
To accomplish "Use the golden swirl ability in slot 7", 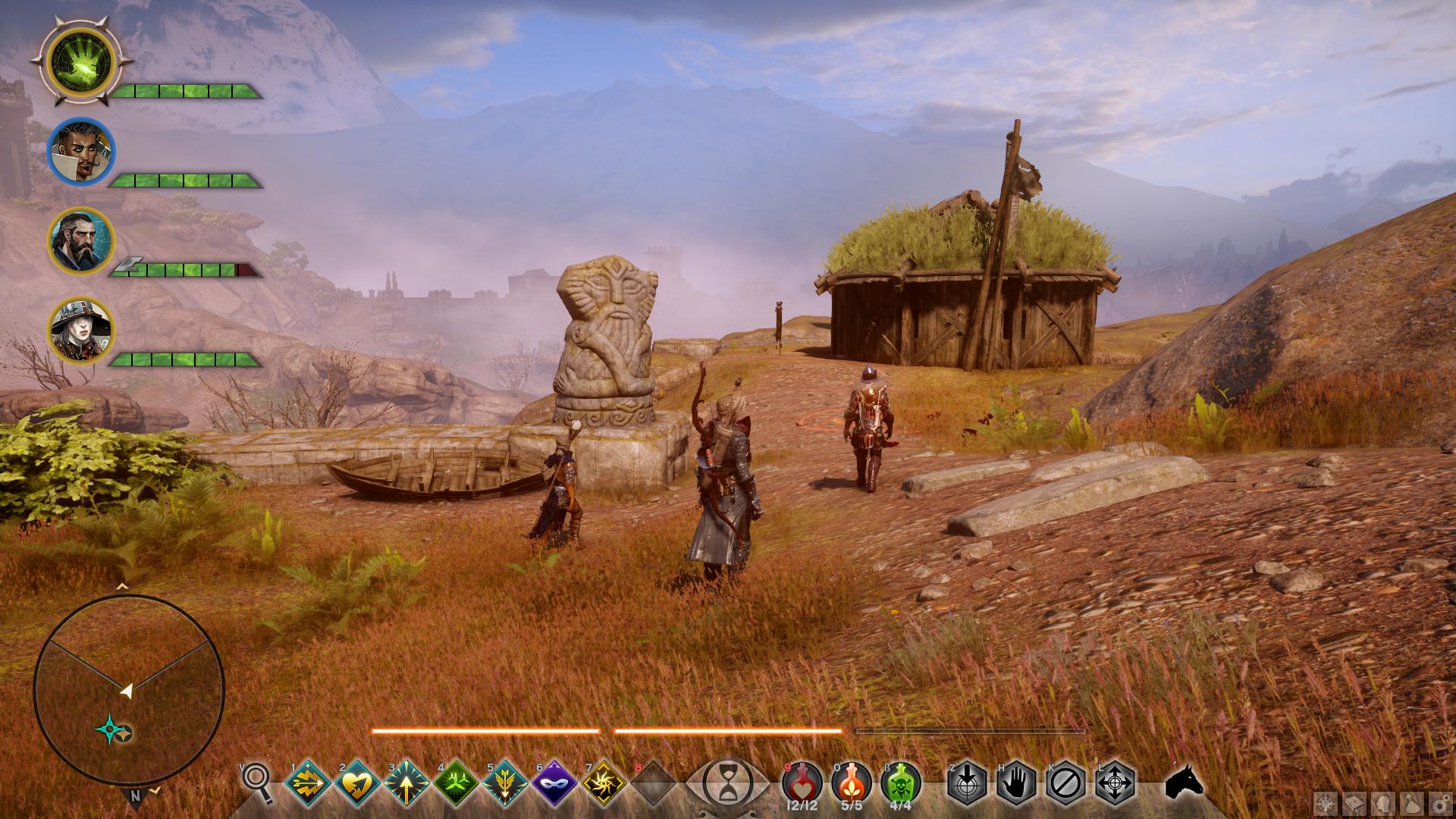I will 604,783.
